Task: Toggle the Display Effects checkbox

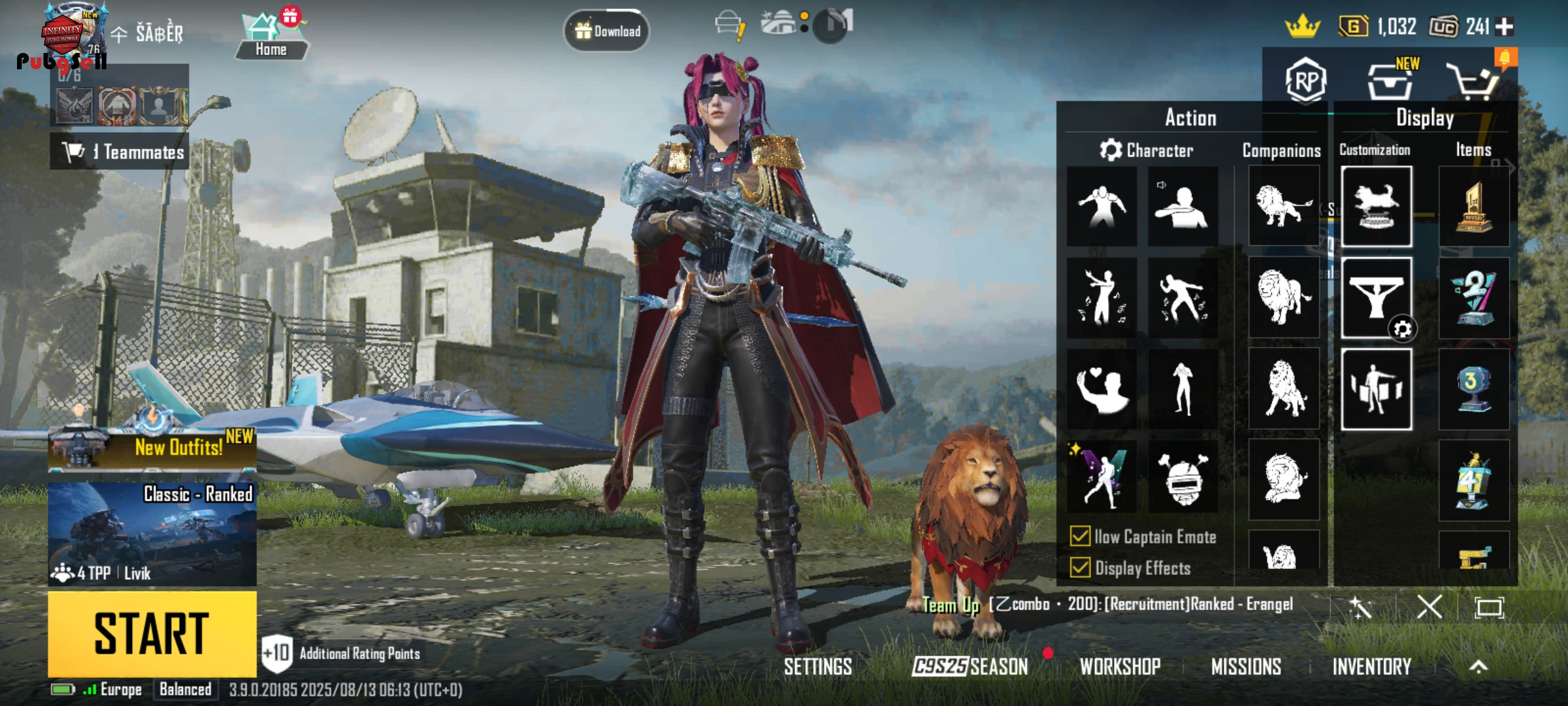Action: point(1081,567)
